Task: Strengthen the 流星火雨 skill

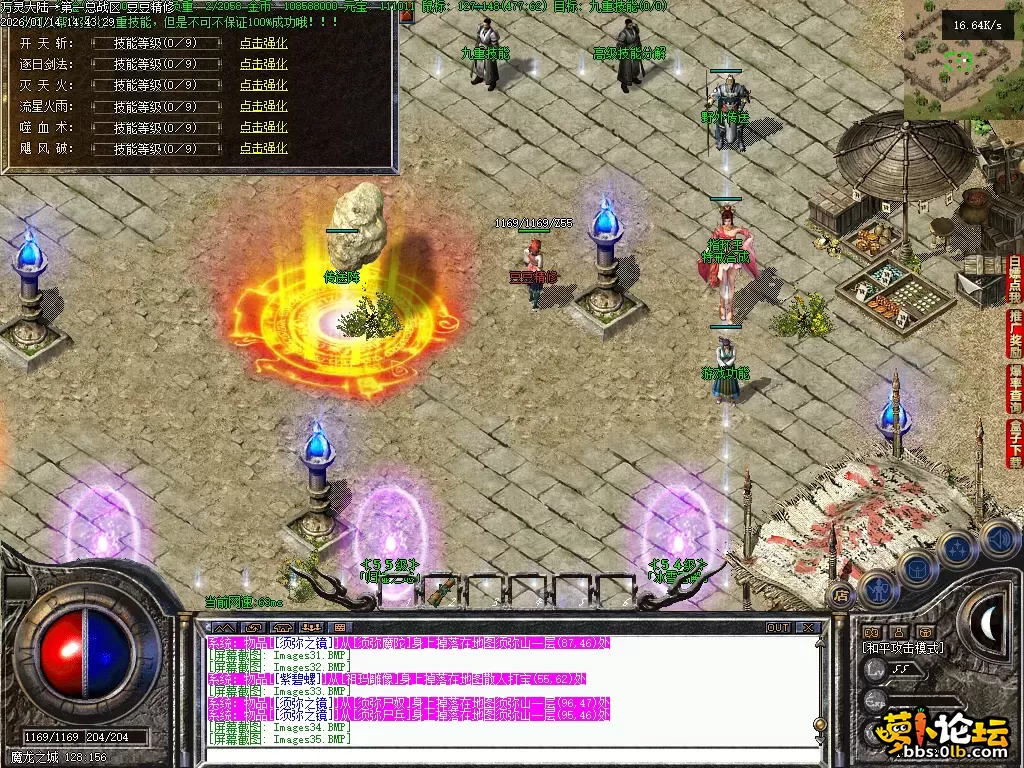Action: tap(263, 106)
